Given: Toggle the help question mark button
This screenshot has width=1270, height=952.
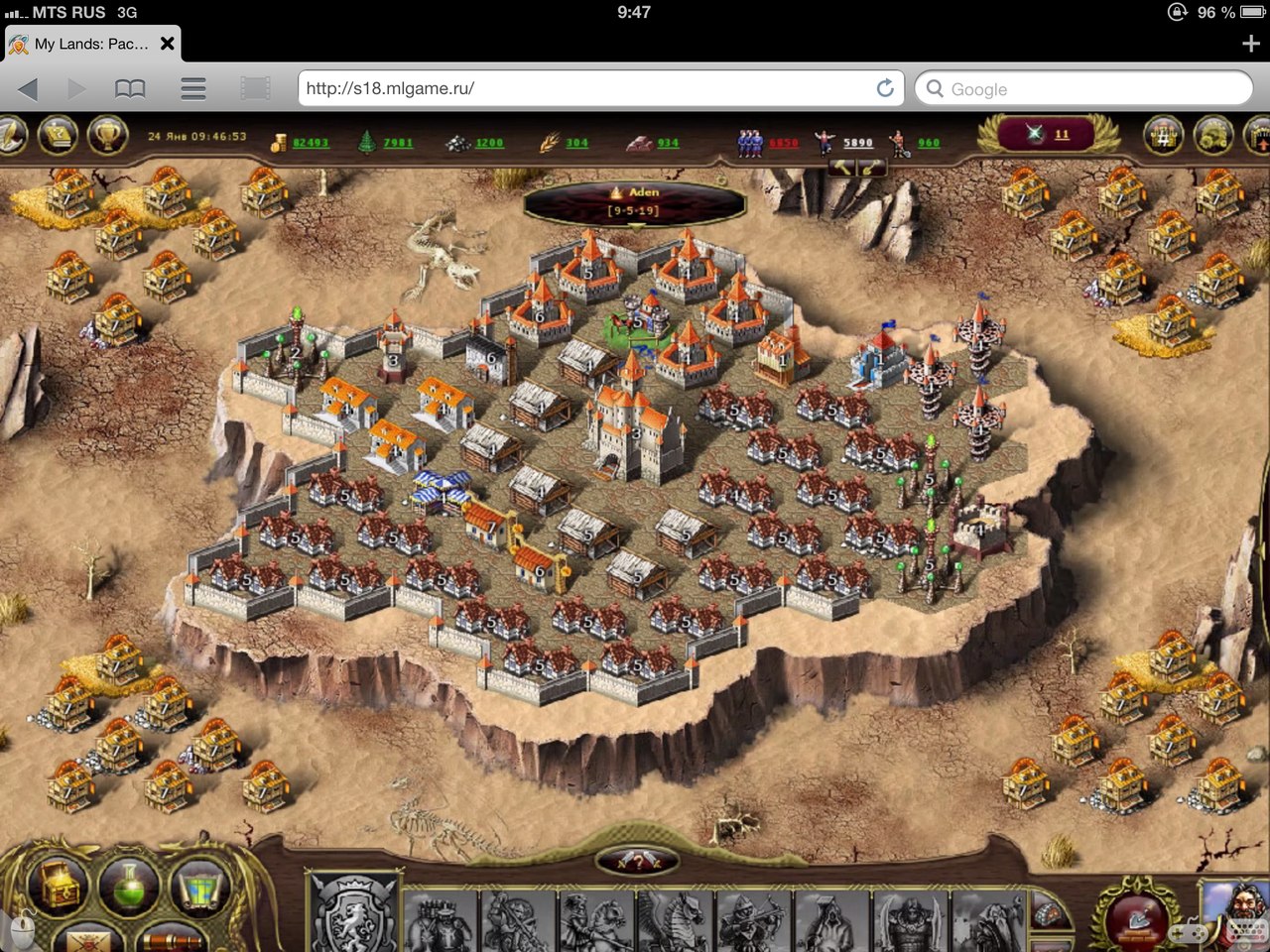Looking at the screenshot, I should pyautogui.click(x=637, y=862).
